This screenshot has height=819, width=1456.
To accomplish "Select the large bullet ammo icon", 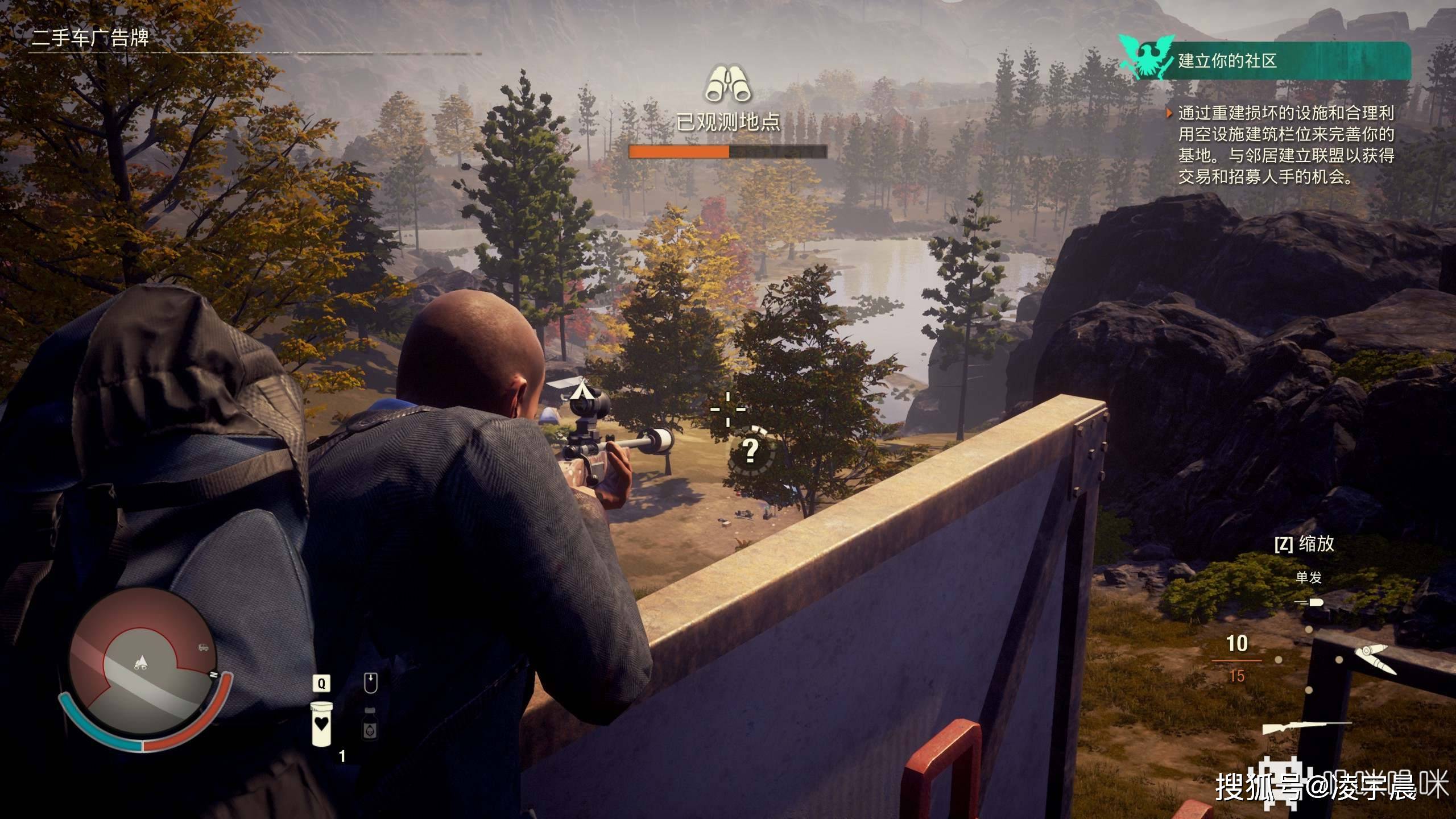I will tap(1374, 658).
